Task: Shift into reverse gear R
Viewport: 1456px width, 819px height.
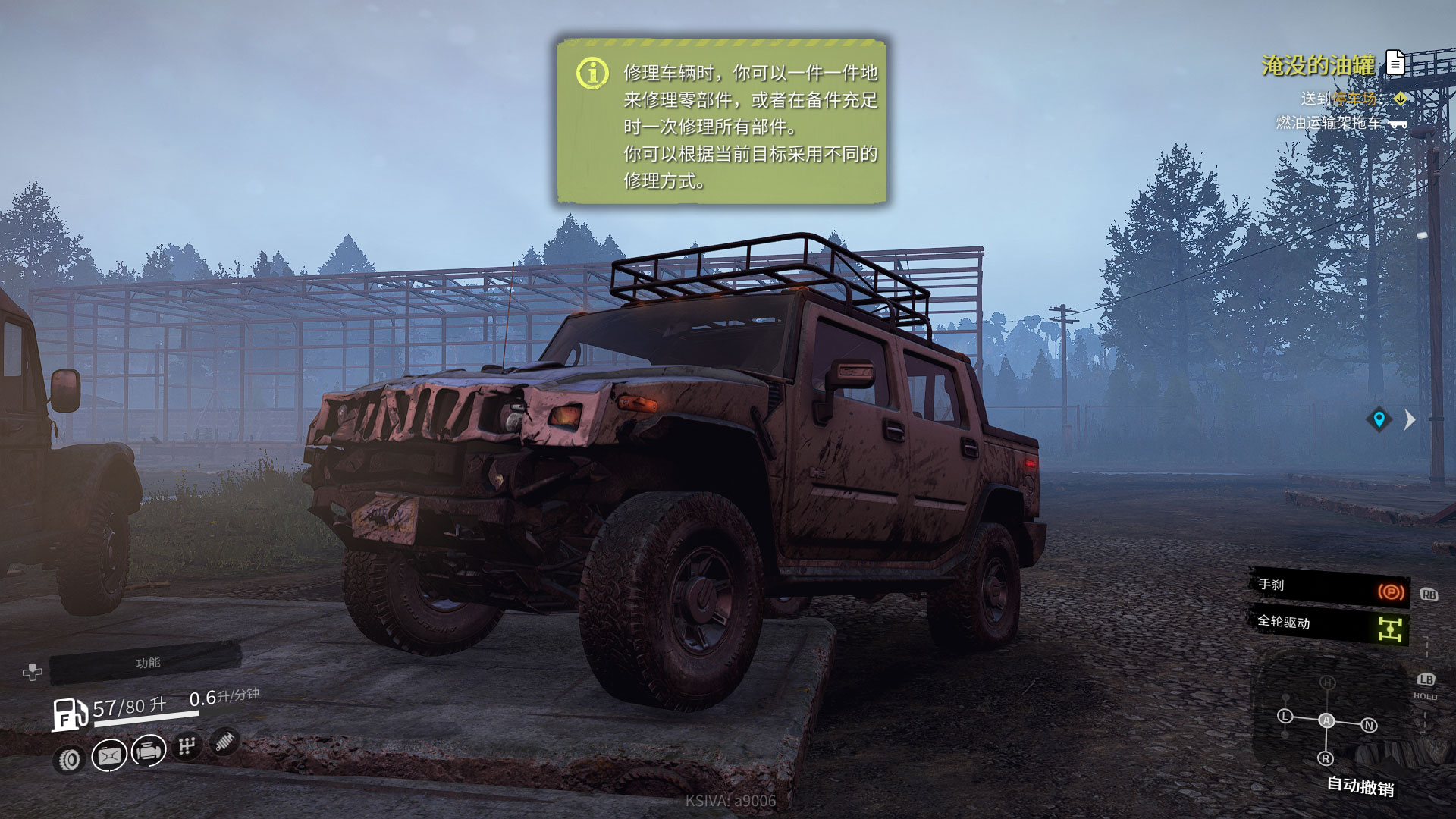Action: (1326, 758)
